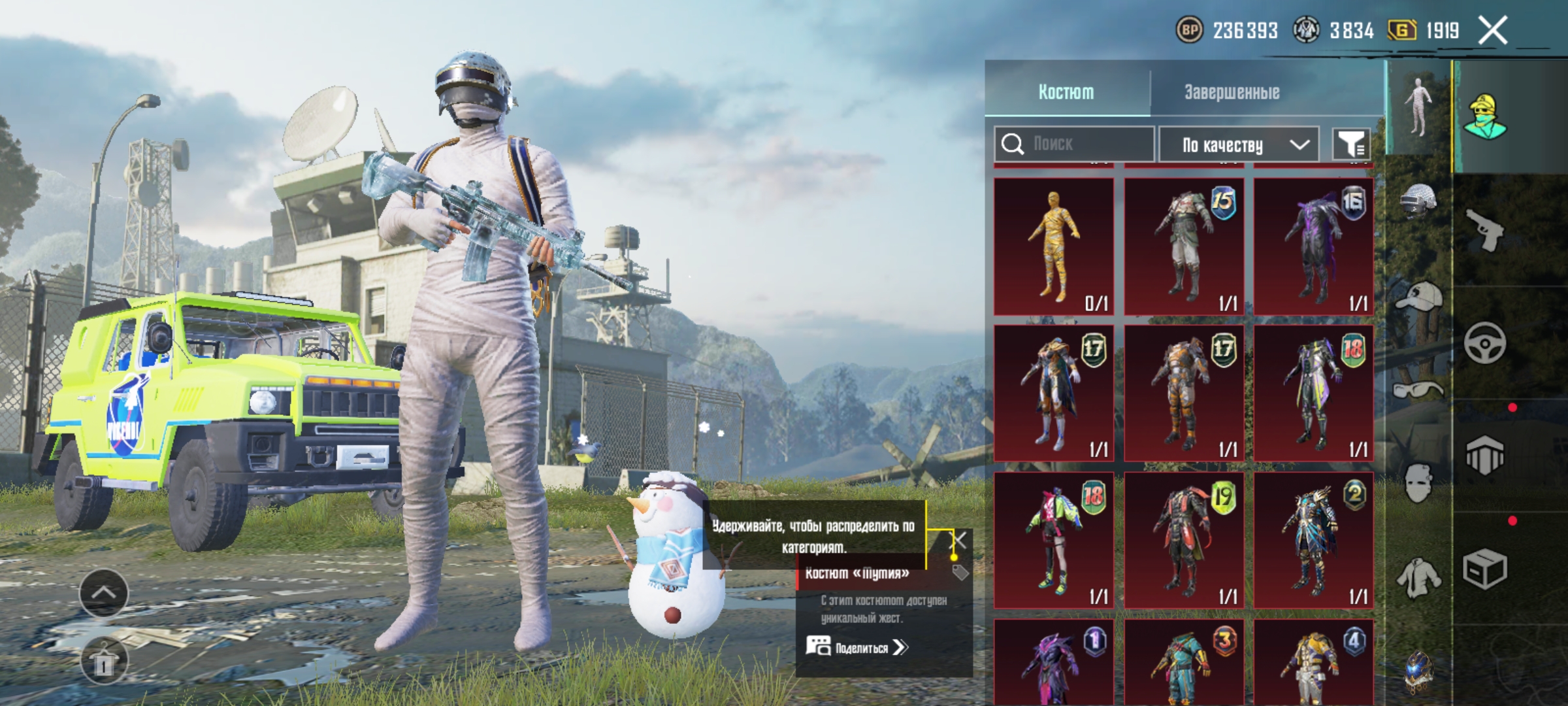Switch to the Завершенные tab
This screenshot has height=706, width=1568.
(1232, 92)
